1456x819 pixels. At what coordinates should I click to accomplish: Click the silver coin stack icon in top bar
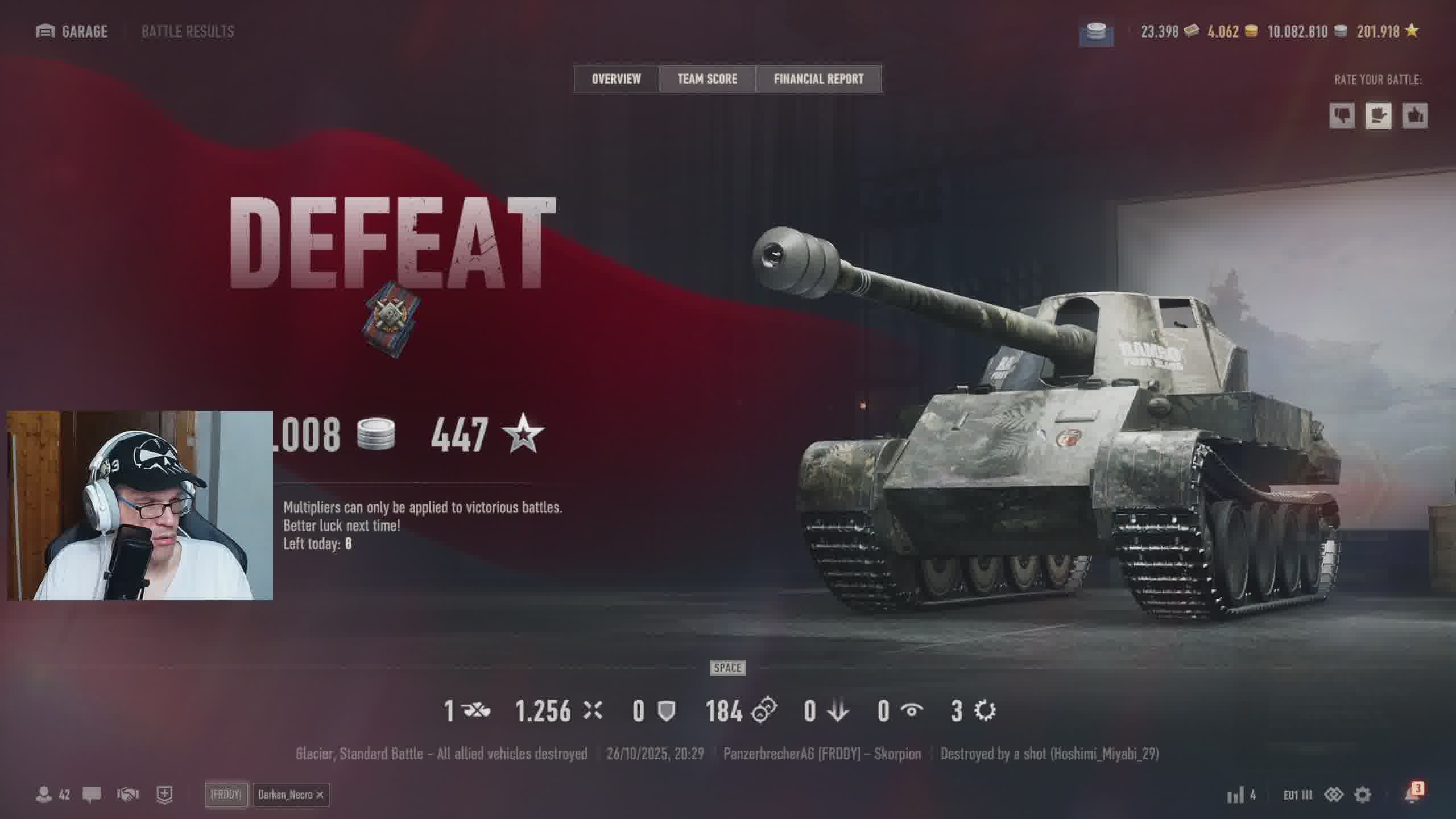coord(1096,33)
